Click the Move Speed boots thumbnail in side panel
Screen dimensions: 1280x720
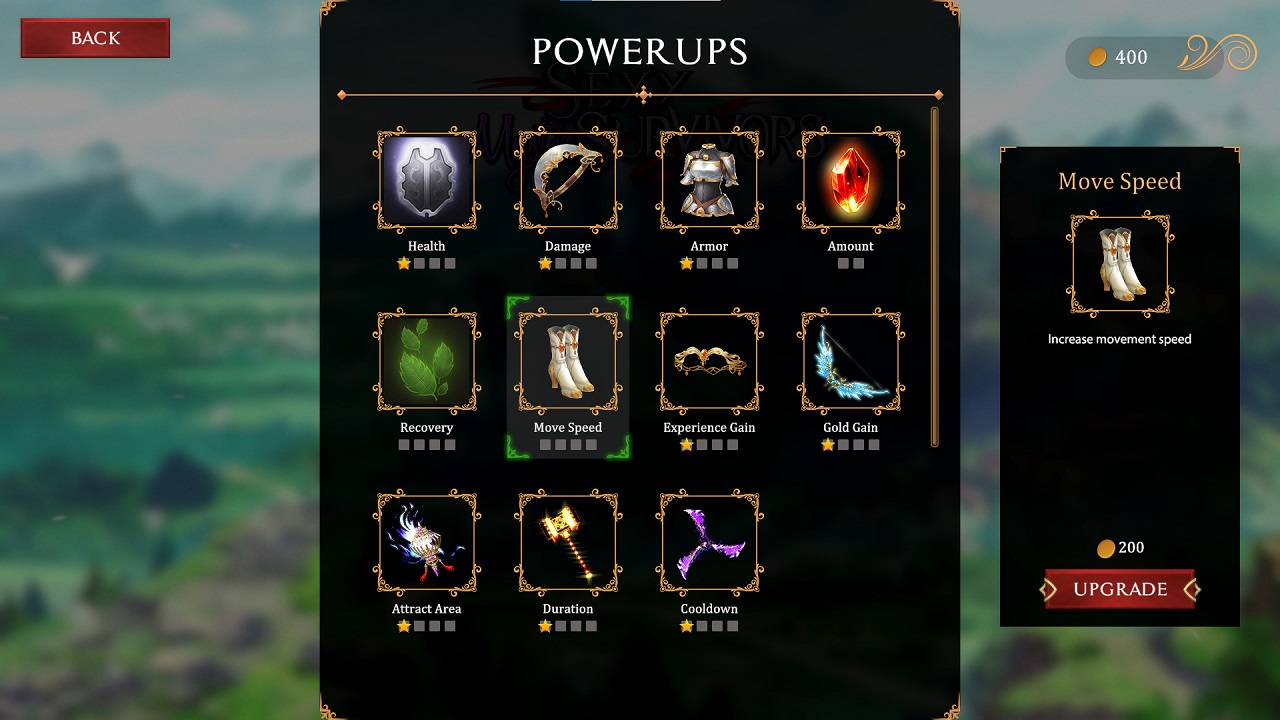coord(1119,263)
